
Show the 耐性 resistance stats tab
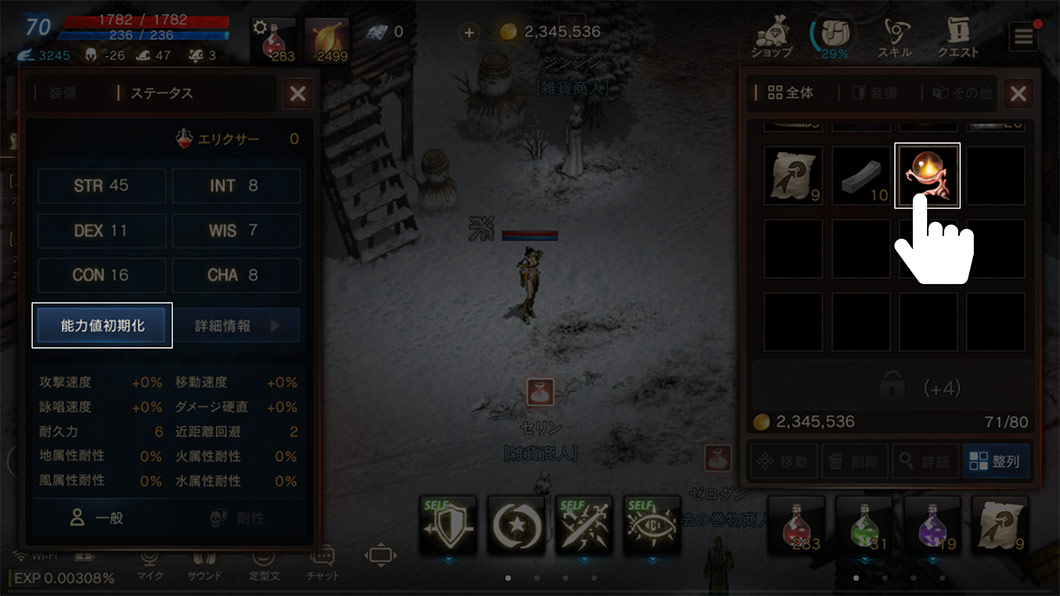[x=236, y=517]
